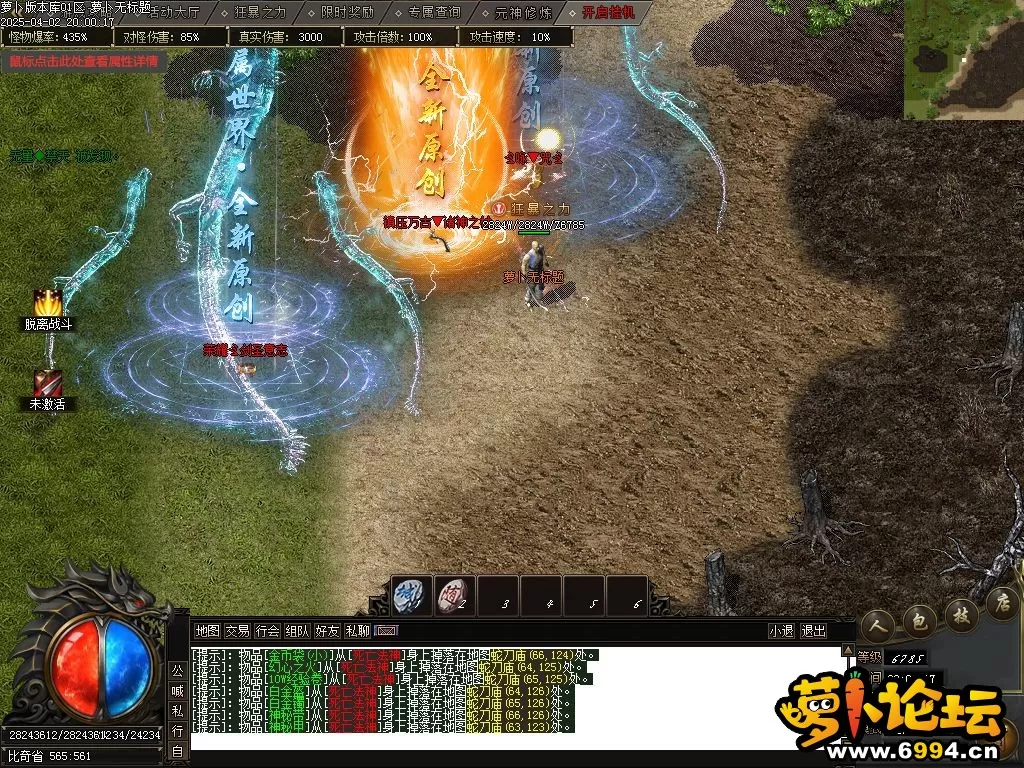Viewport: 1024px width, 768px height.
Task: Click the 组队 team button
Action: (x=297, y=631)
